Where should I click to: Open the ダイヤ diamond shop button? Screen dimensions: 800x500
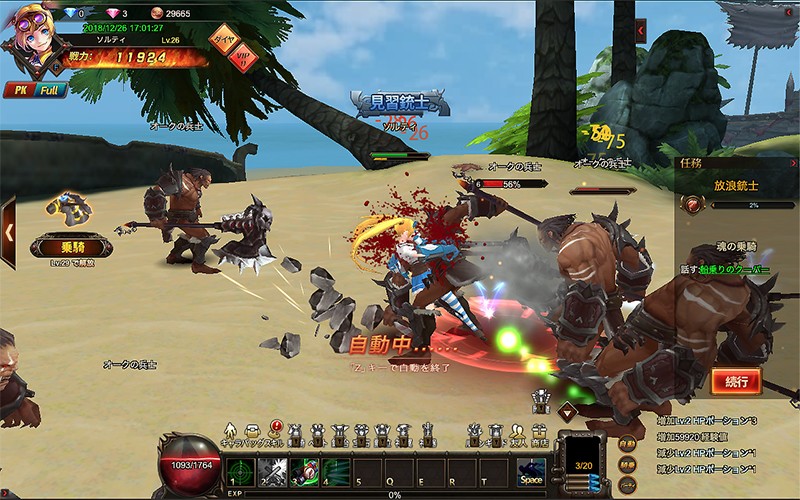click(221, 39)
